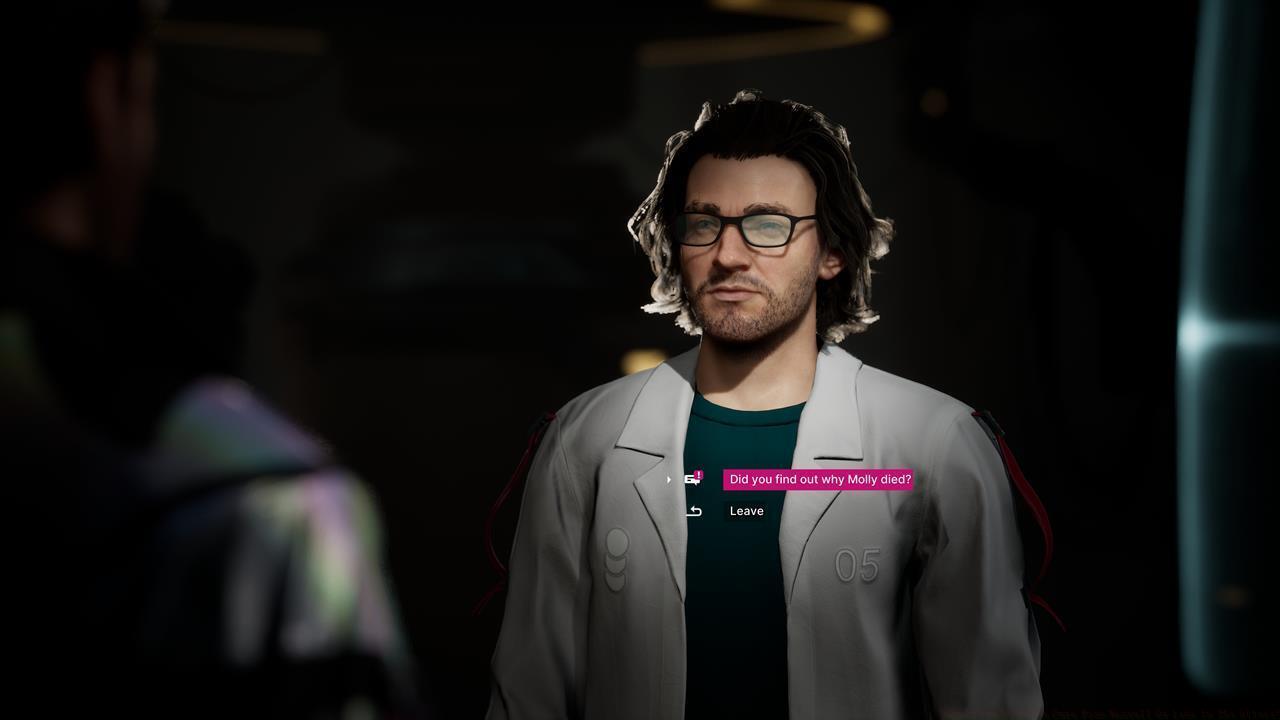Click the pink exclamation badge on the speech icon
The height and width of the screenshot is (720, 1280).
point(698,474)
